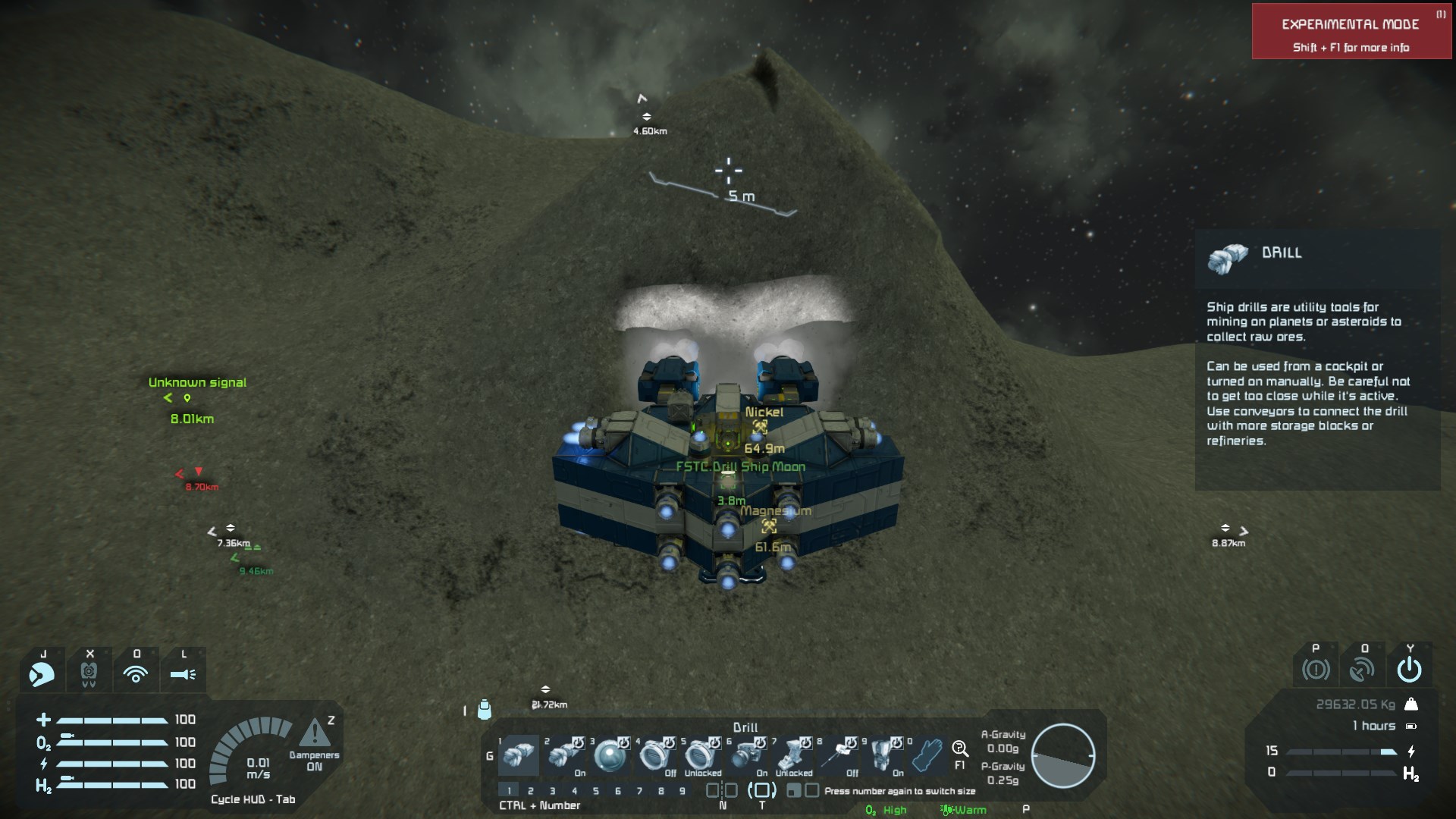The width and height of the screenshot is (1456, 819).
Task: Toggle the camera block slot
Action: [746, 756]
